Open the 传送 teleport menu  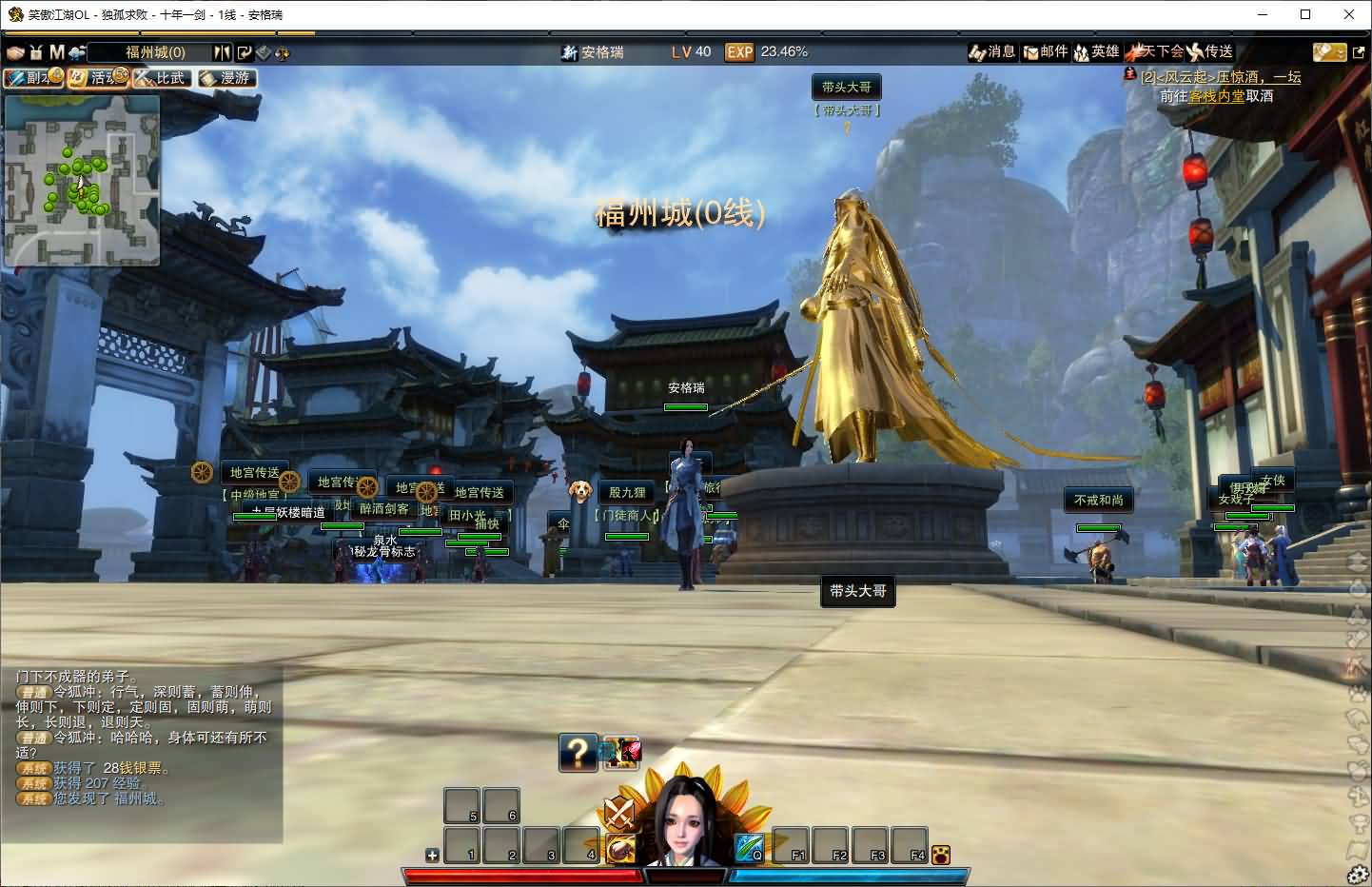pyautogui.click(x=1210, y=52)
